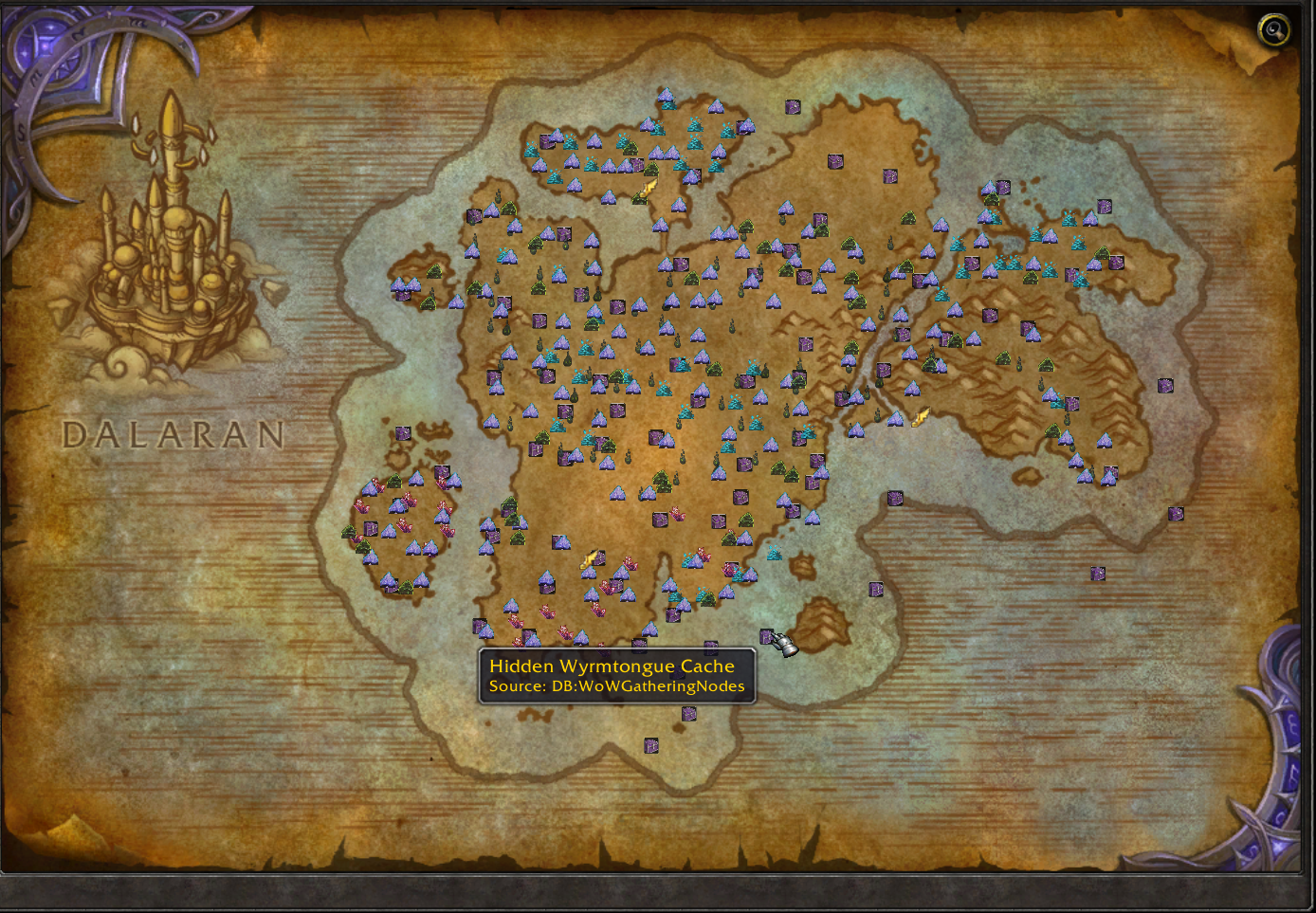Image resolution: width=1316 pixels, height=913 pixels.
Task: Click the magnifying glass map button
Action: coord(1273,30)
